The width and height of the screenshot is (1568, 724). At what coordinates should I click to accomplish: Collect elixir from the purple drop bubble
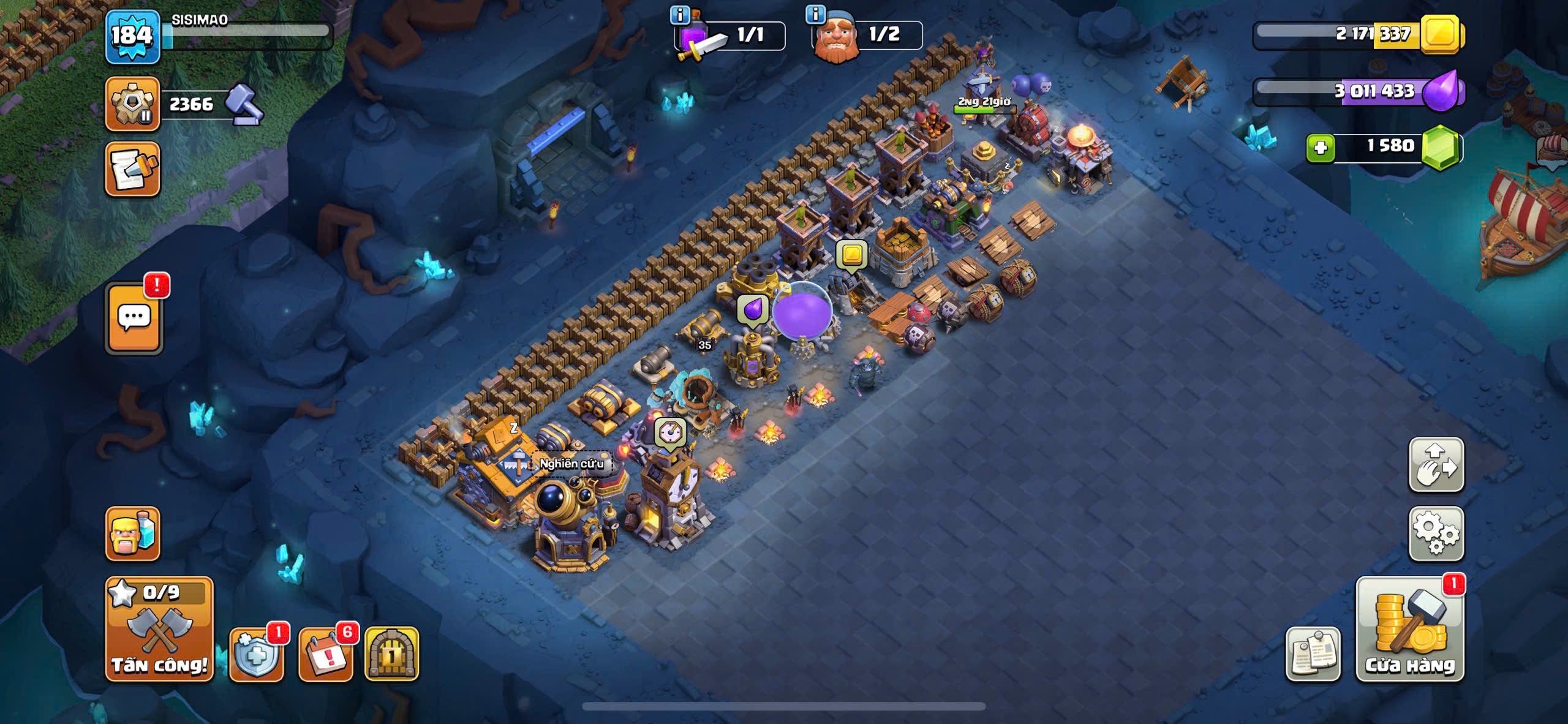pyautogui.click(x=752, y=309)
